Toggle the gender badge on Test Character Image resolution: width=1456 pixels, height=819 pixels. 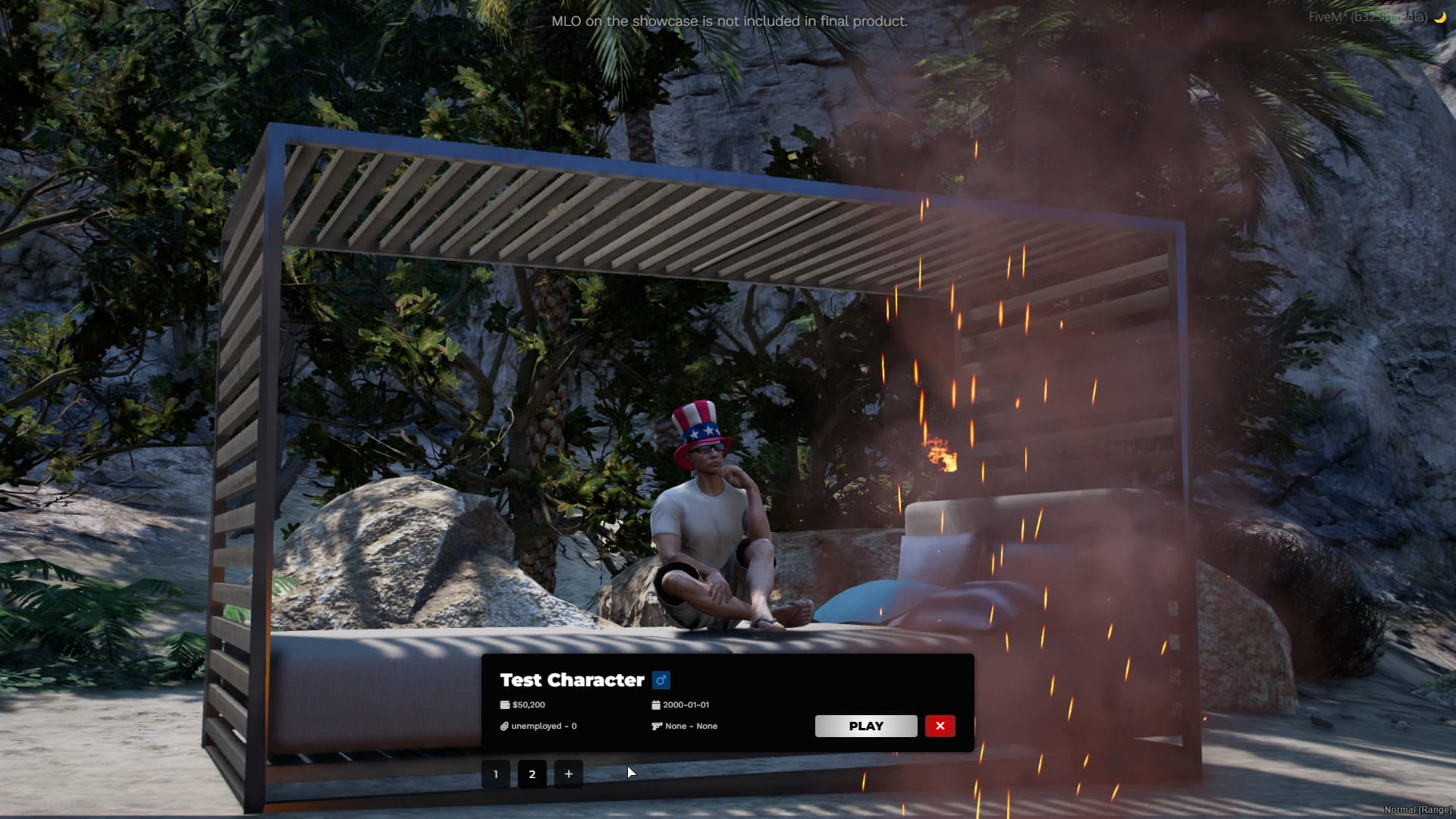pos(661,680)
